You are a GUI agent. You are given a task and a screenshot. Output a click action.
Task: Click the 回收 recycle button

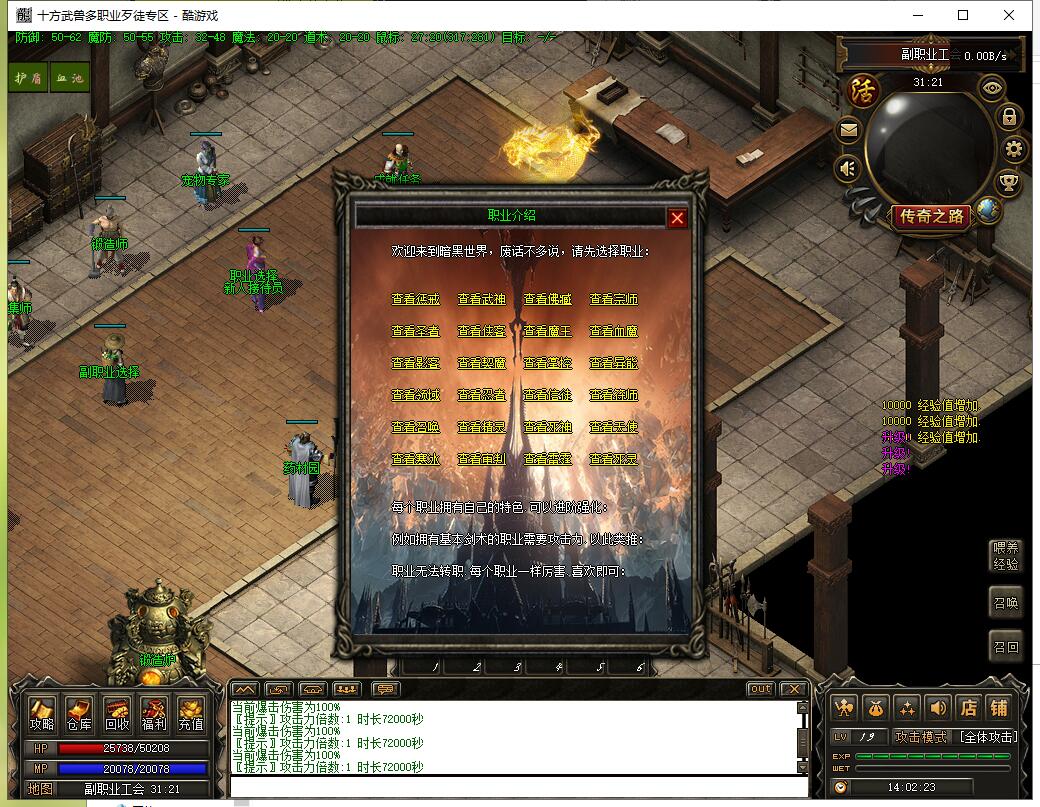pos(117,713)
